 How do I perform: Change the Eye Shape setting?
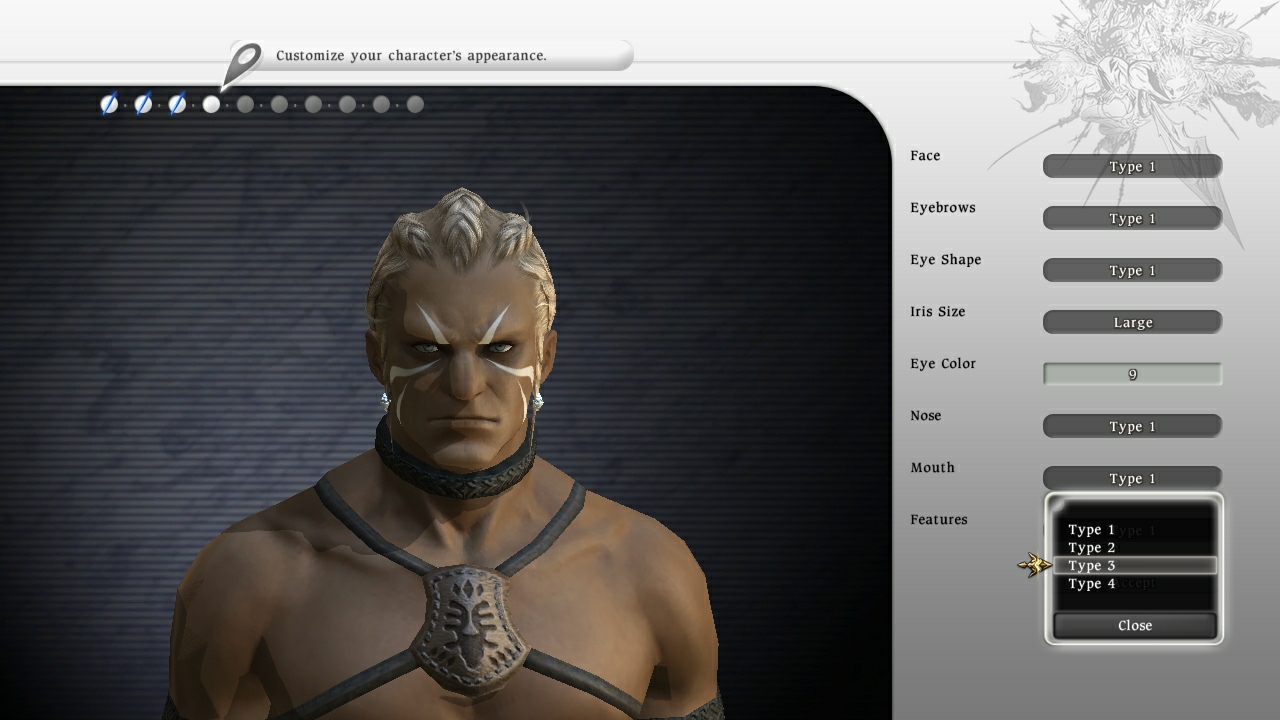click(x=1131, y=270)
